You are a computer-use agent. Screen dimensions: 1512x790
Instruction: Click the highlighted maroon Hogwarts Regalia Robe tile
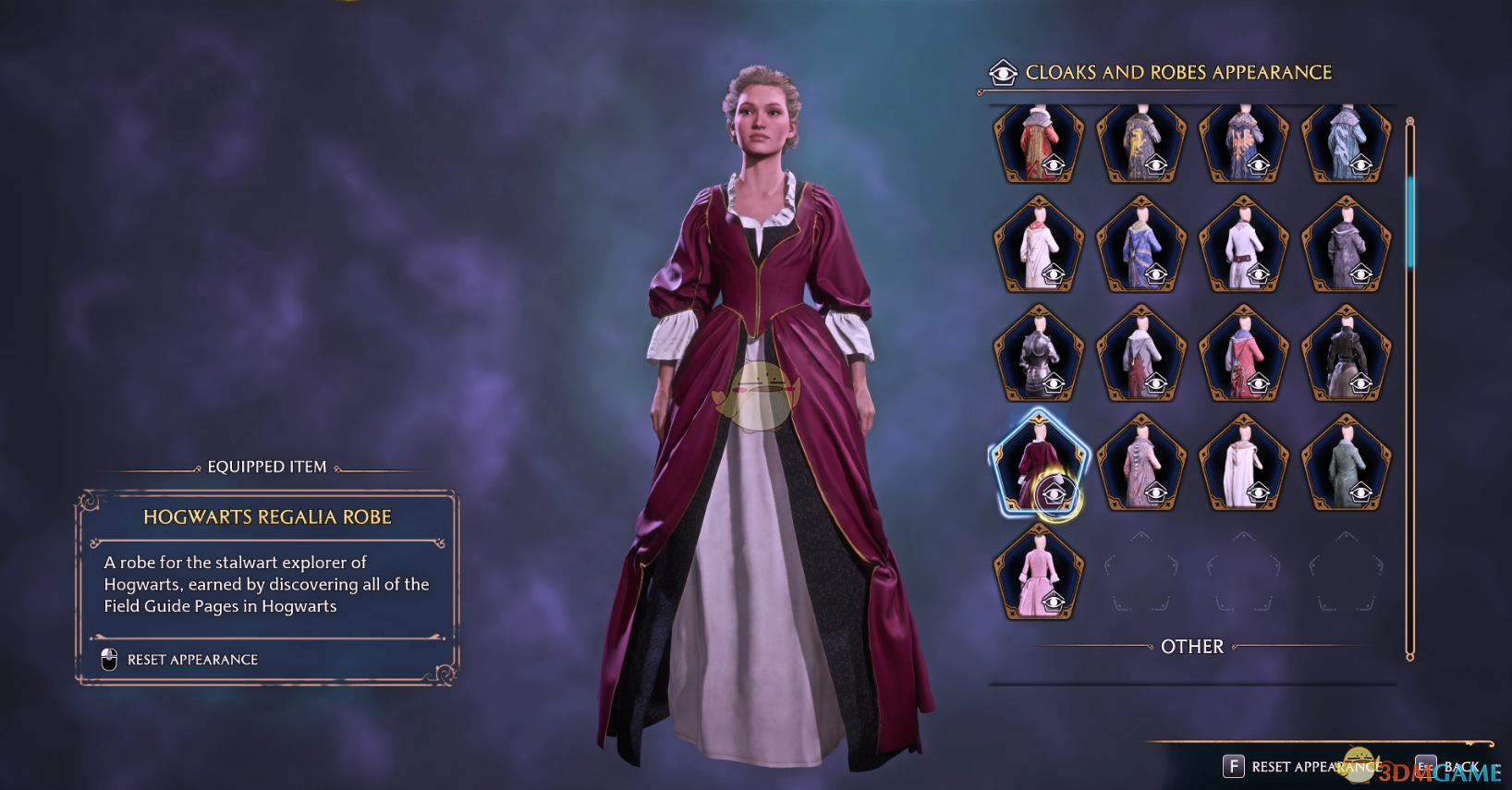pyautogui.click(x=1039, y=464)
